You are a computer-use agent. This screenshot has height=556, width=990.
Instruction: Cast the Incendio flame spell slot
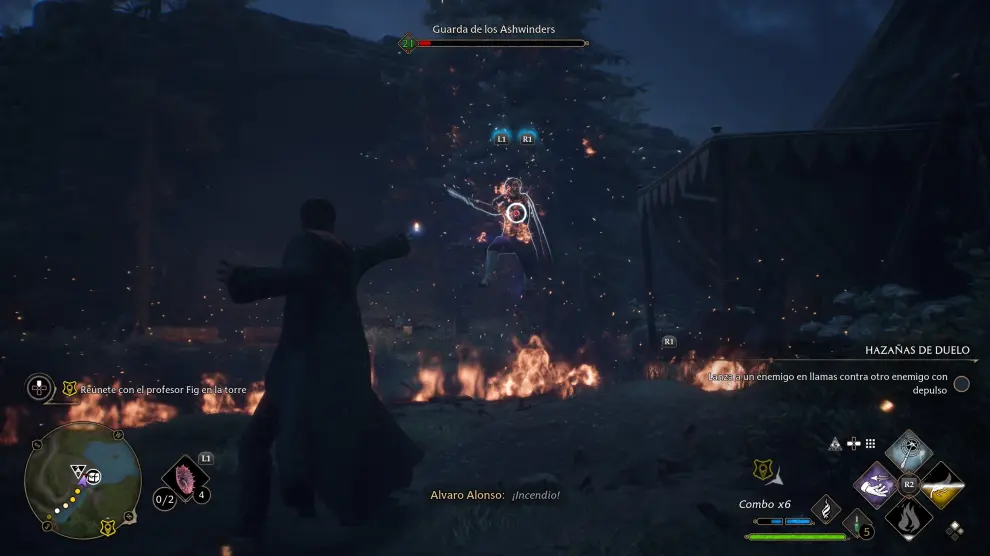point(908,516)
